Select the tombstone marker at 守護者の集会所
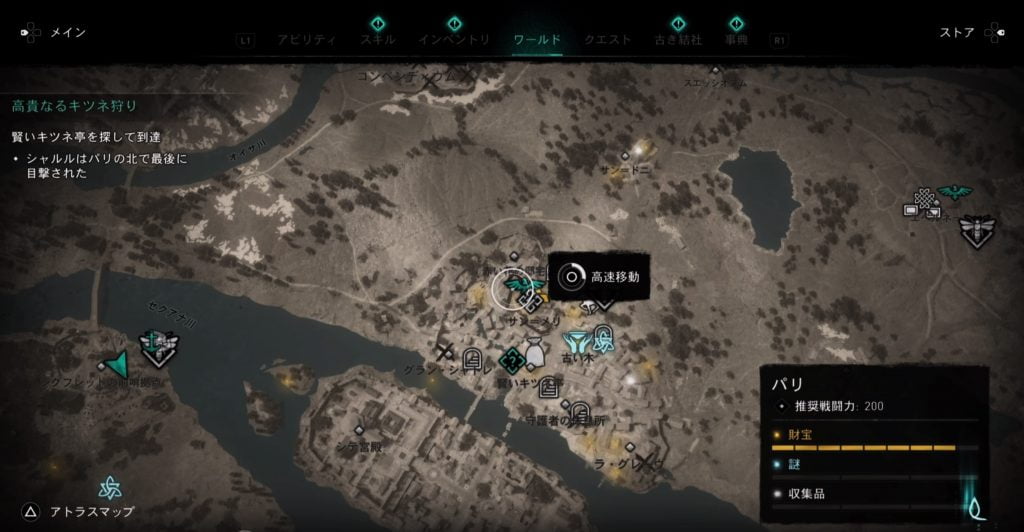 580,409
